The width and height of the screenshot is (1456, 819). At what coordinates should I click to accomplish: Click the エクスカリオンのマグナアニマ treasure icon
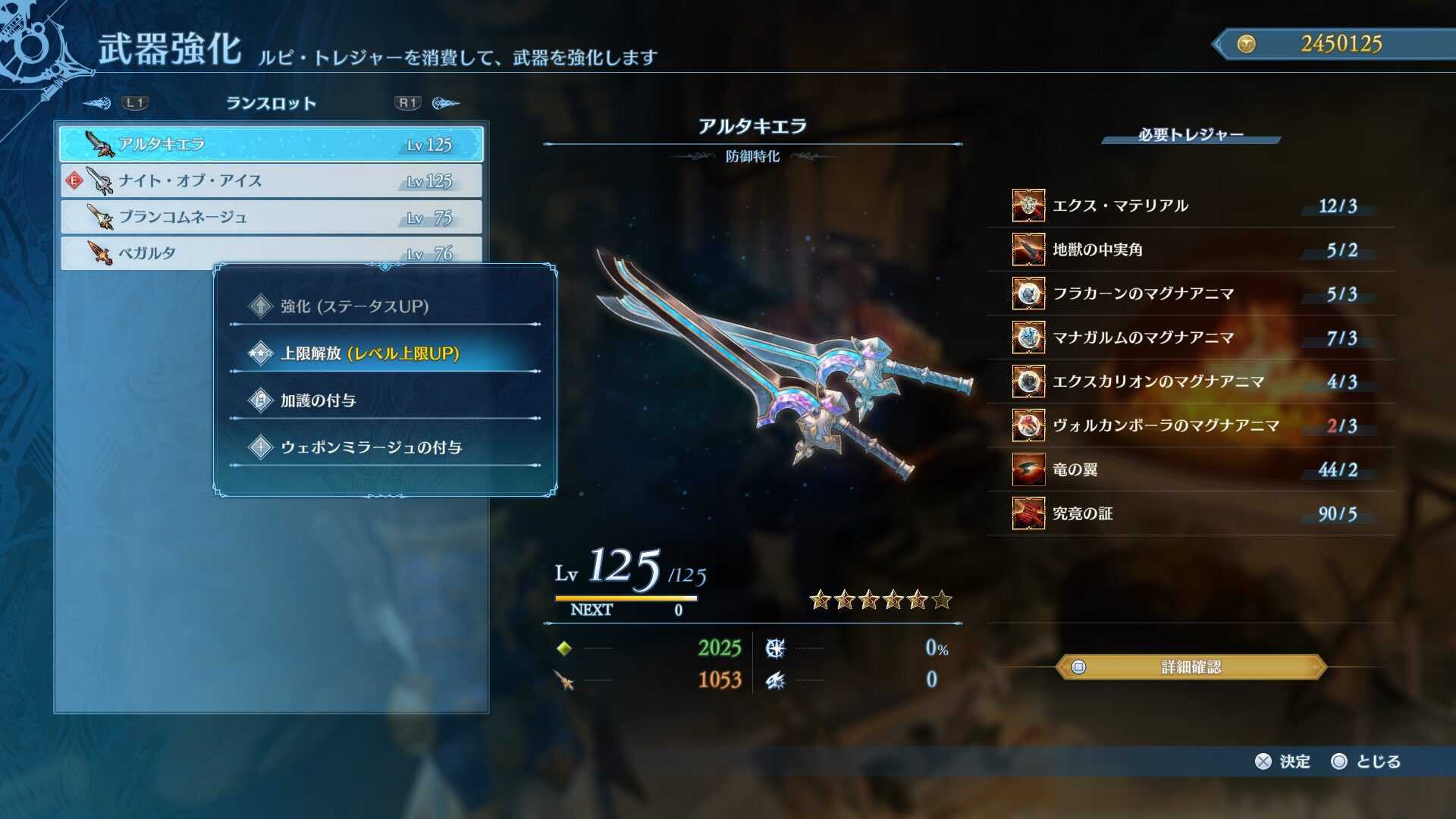[1028, 381]
